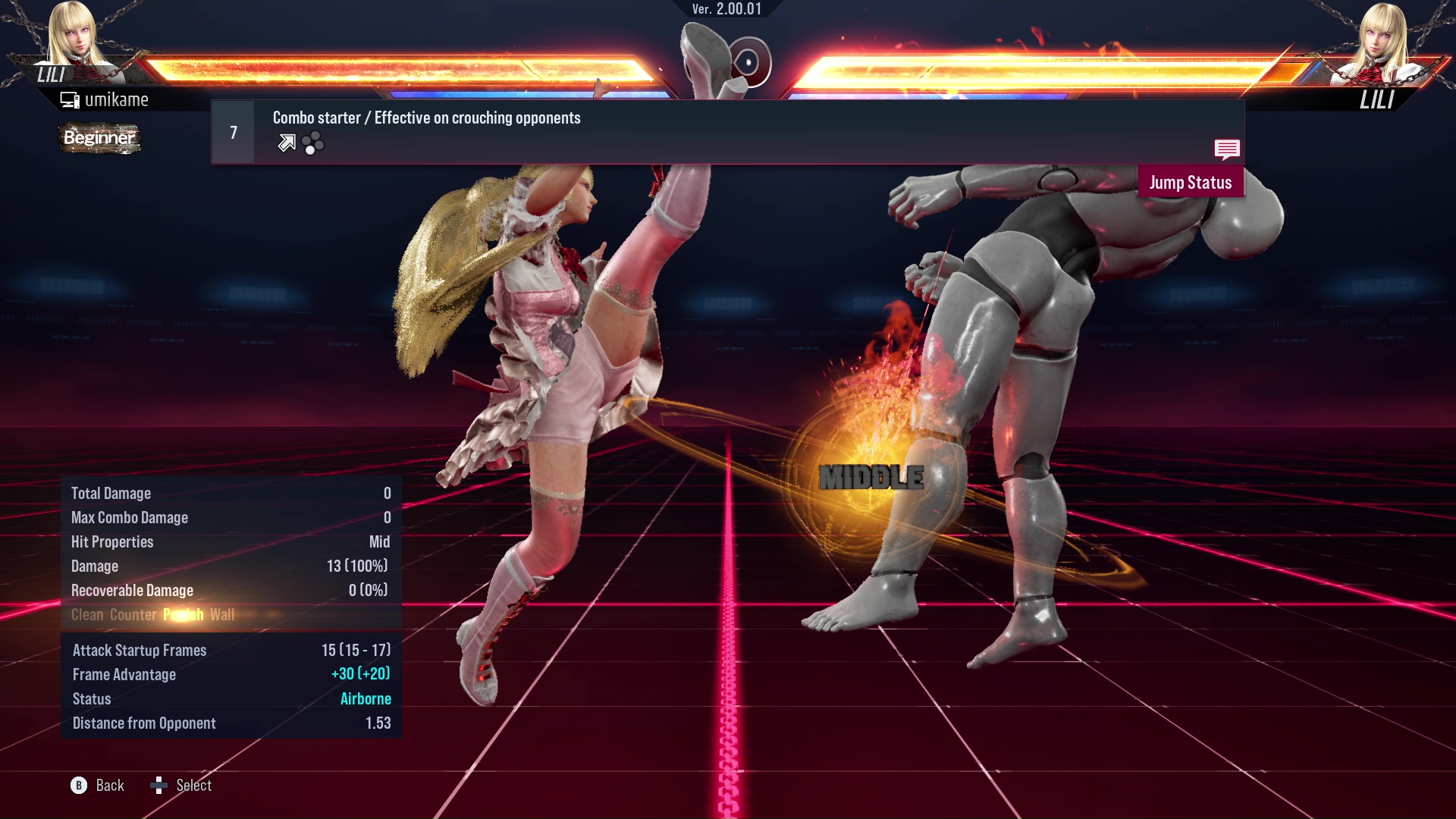Image resolution: width=1456 pixels, height=819 pixels.
Task: Click the MIDDLE hit-level indicator
Action: (871, 477)
